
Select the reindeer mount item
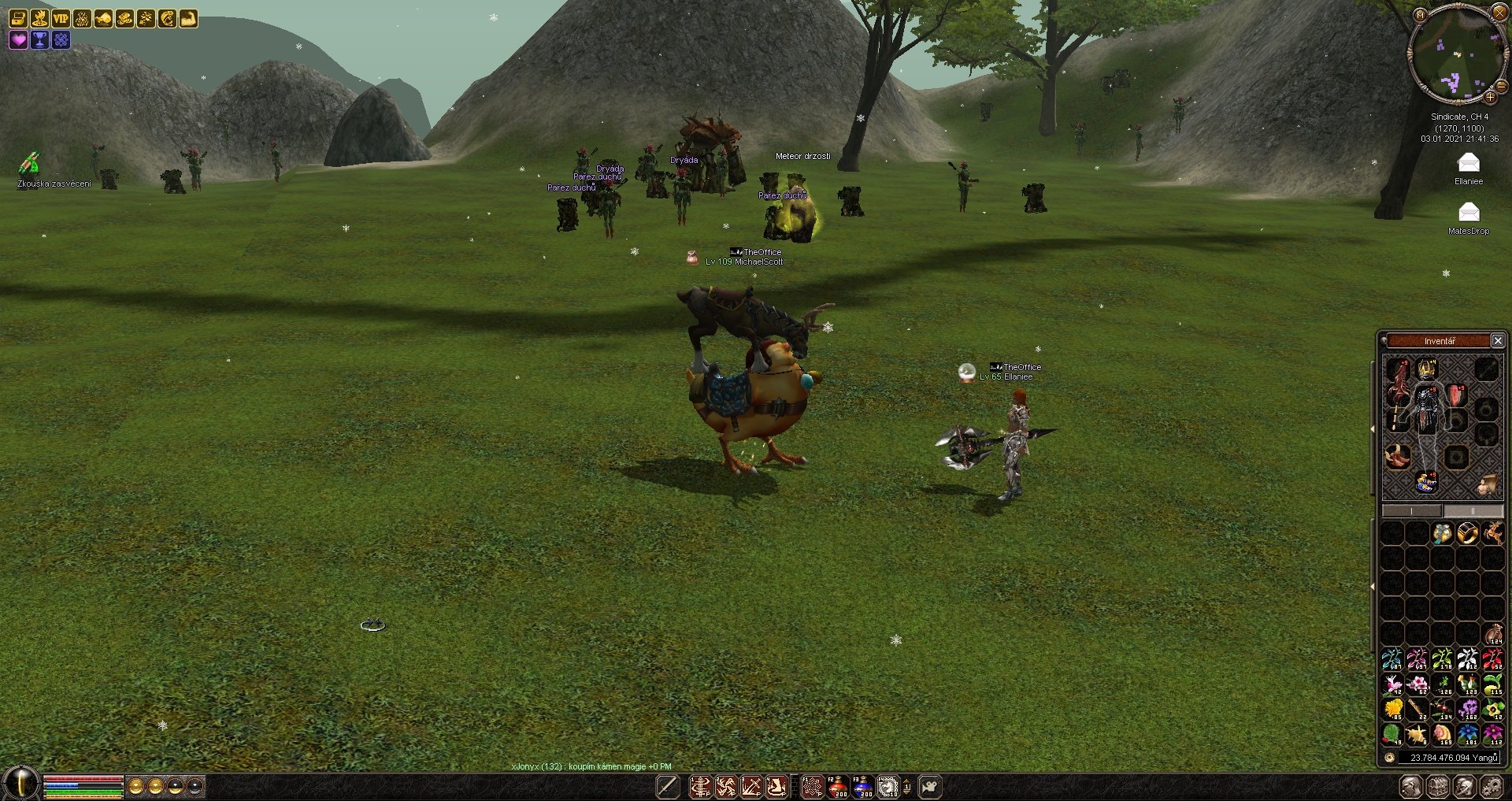[1492, 533]
